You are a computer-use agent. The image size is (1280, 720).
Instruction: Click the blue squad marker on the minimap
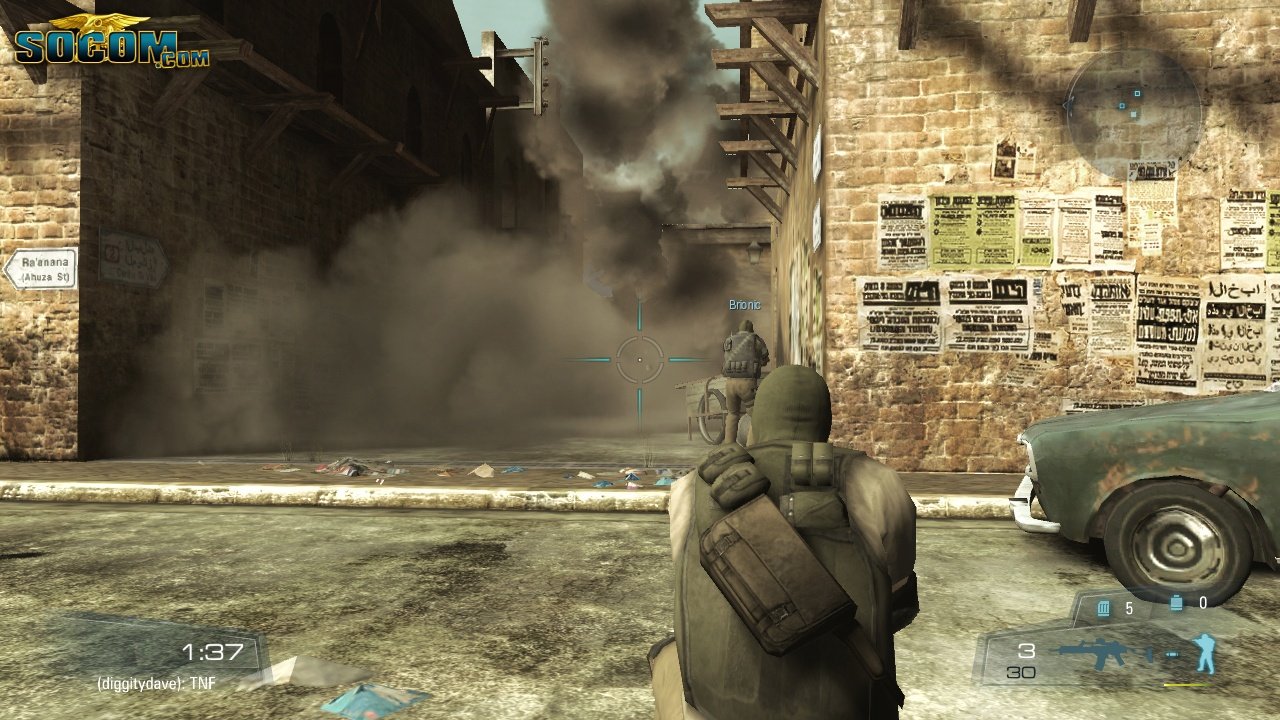pyautogui.click(x=1137, y=93)
